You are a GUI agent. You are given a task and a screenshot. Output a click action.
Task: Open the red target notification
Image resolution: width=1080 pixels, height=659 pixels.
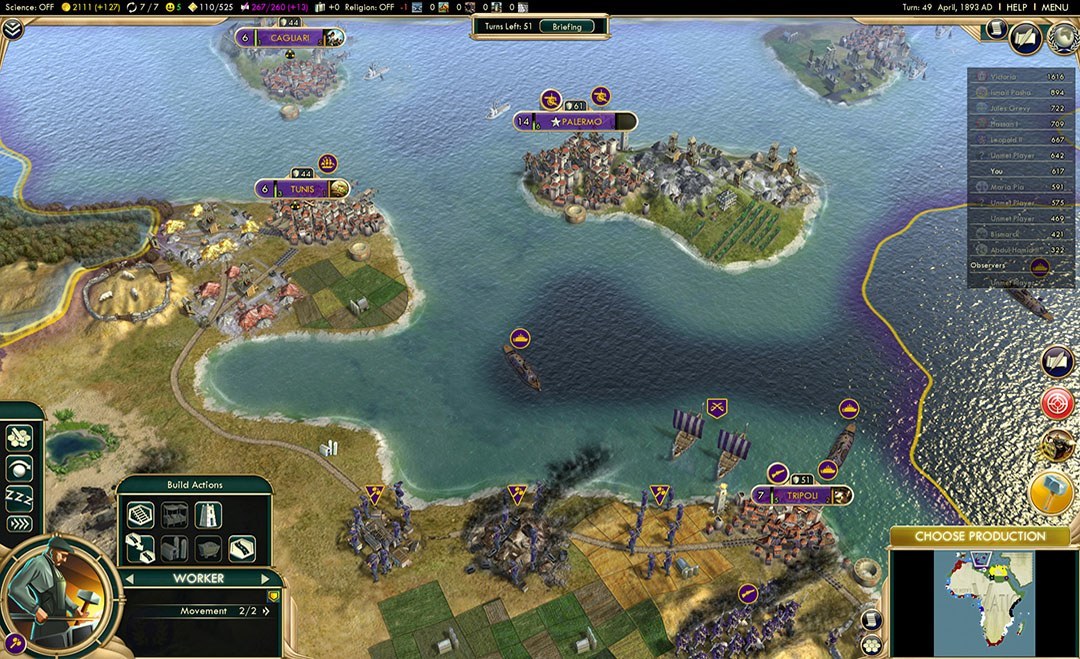coord(1057,403)
